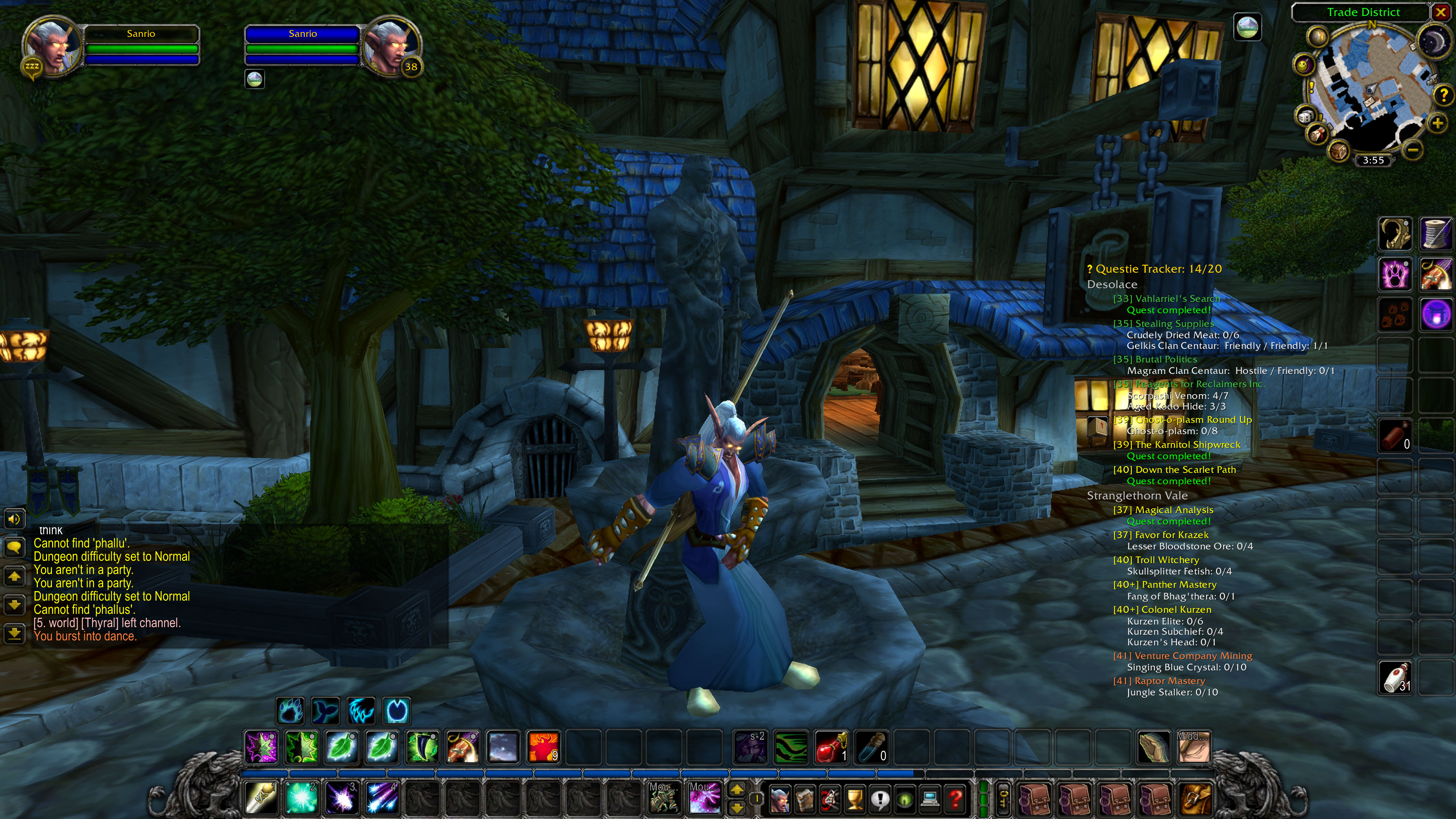The width and height of the screenshot is (1456, 819).
Task: Switch to bear paw shapeshift form
Action: click(x=290, y=711)
